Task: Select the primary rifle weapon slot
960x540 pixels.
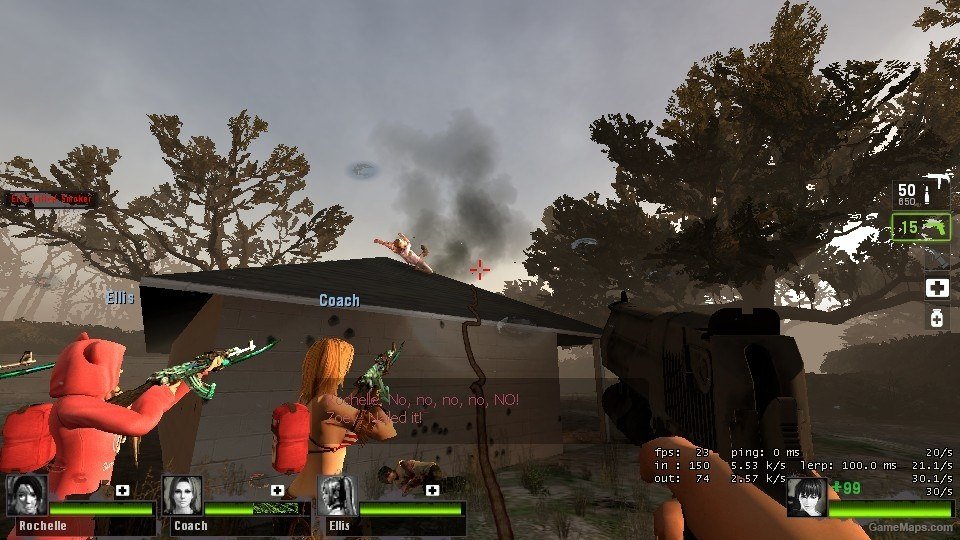Action: pyautogui.click(x=920, y=194)
